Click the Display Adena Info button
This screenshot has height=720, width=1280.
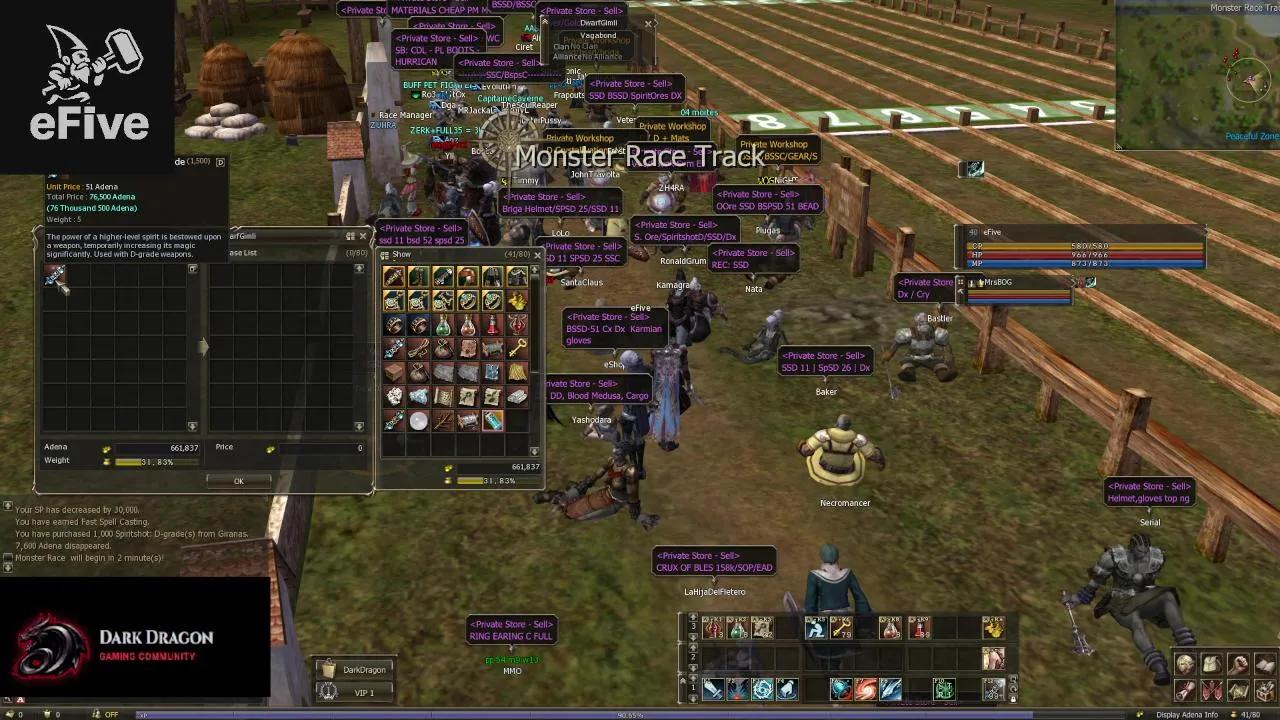pyautogui.click(x=1187, y=714)
